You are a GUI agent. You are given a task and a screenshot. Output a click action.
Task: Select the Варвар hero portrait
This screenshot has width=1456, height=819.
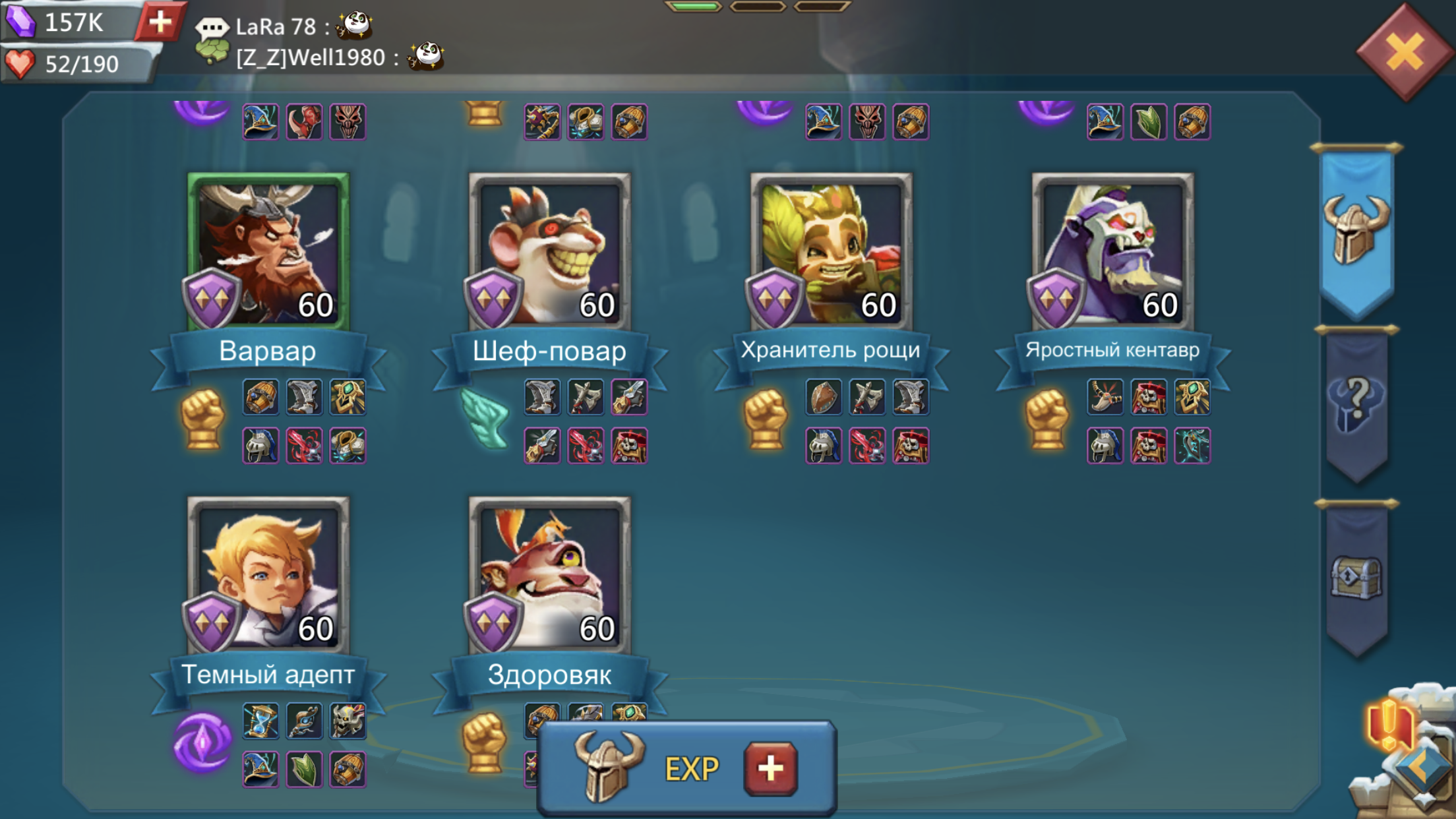click(x=268, y=252)
